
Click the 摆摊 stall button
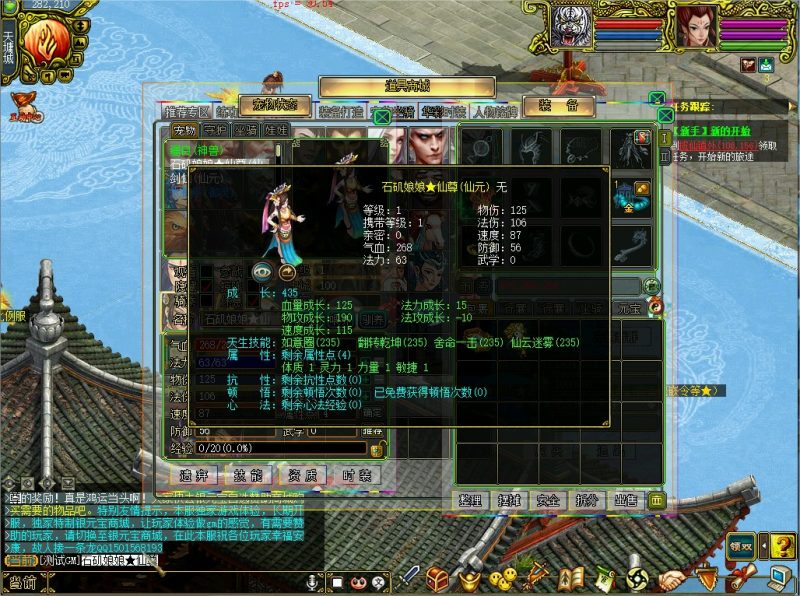pos(510,499)
